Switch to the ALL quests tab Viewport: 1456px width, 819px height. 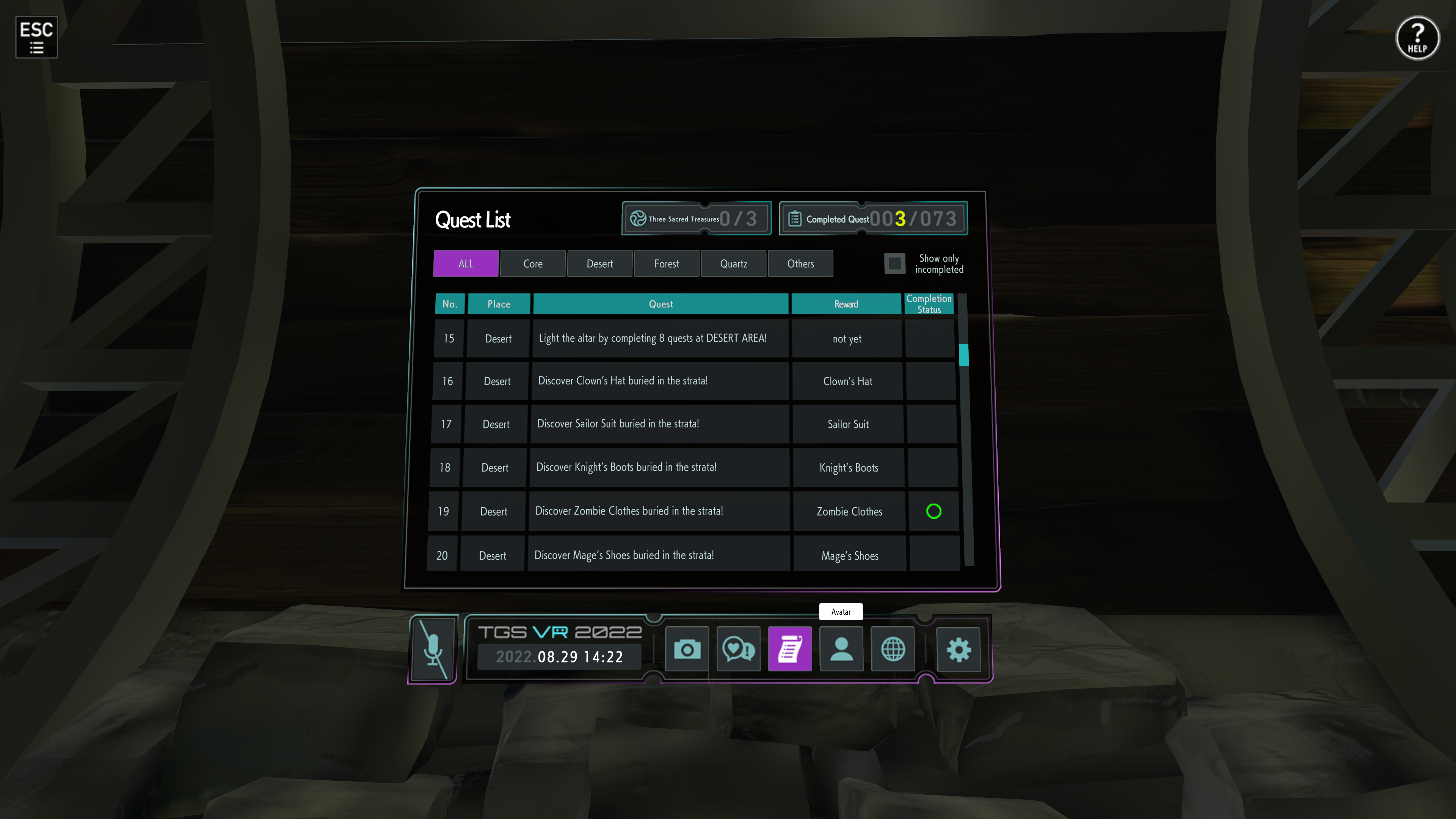tap(466, 264)
